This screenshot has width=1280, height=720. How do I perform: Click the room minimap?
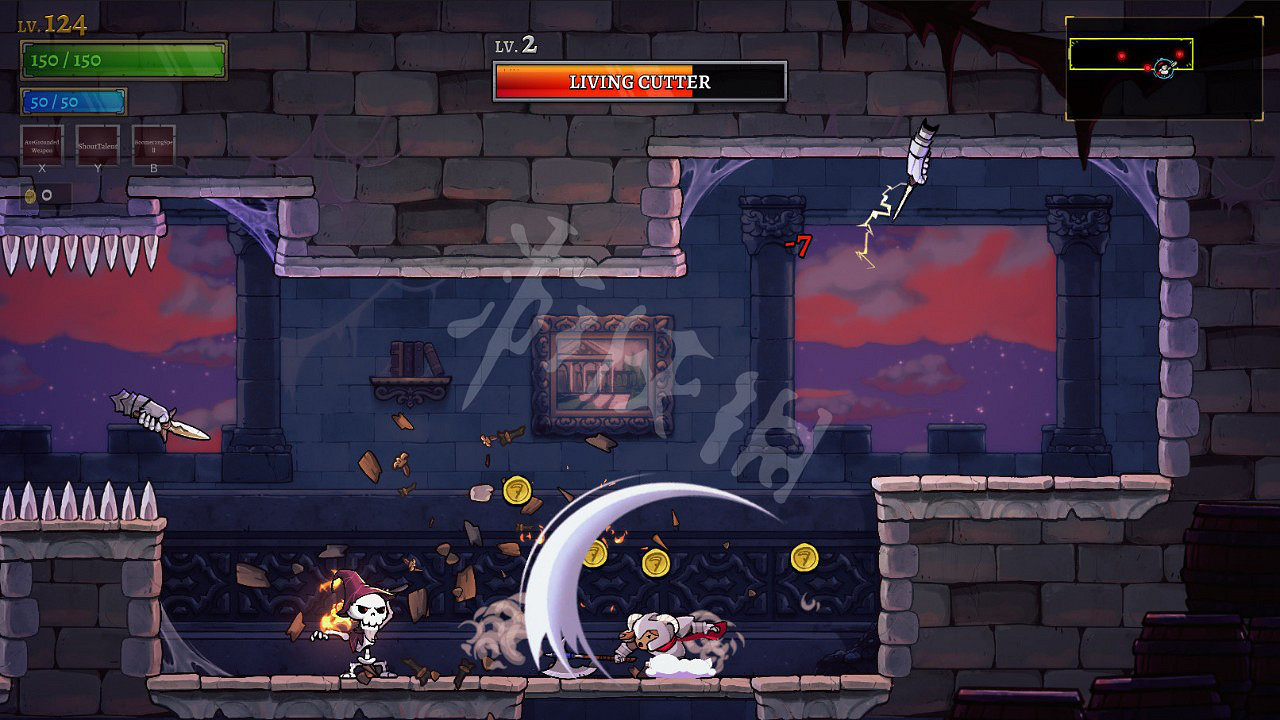click(x=1163, y=68)
